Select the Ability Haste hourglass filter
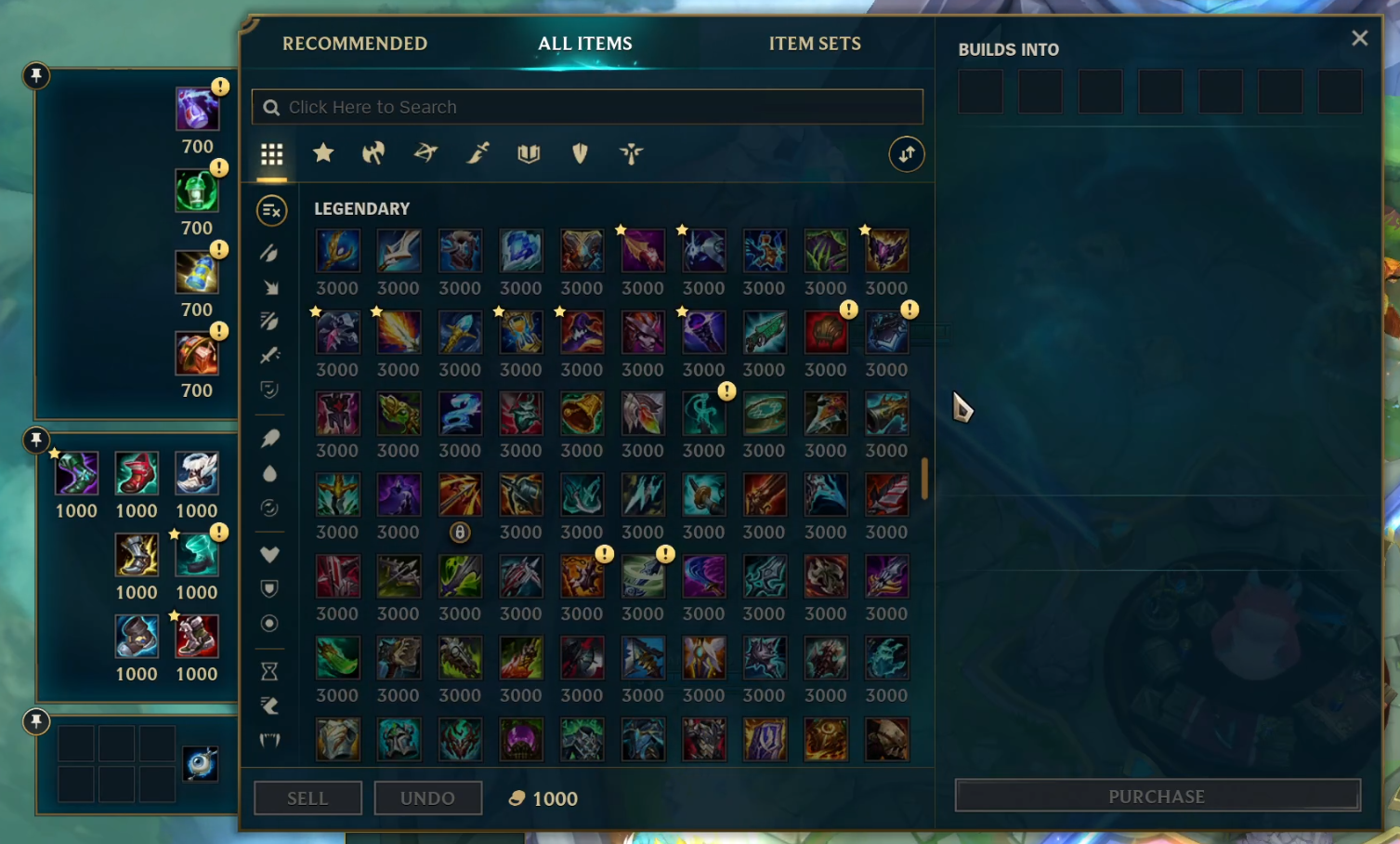This screenshot has width=1400, height=844. pyautogui.click(x=269, y=670)
